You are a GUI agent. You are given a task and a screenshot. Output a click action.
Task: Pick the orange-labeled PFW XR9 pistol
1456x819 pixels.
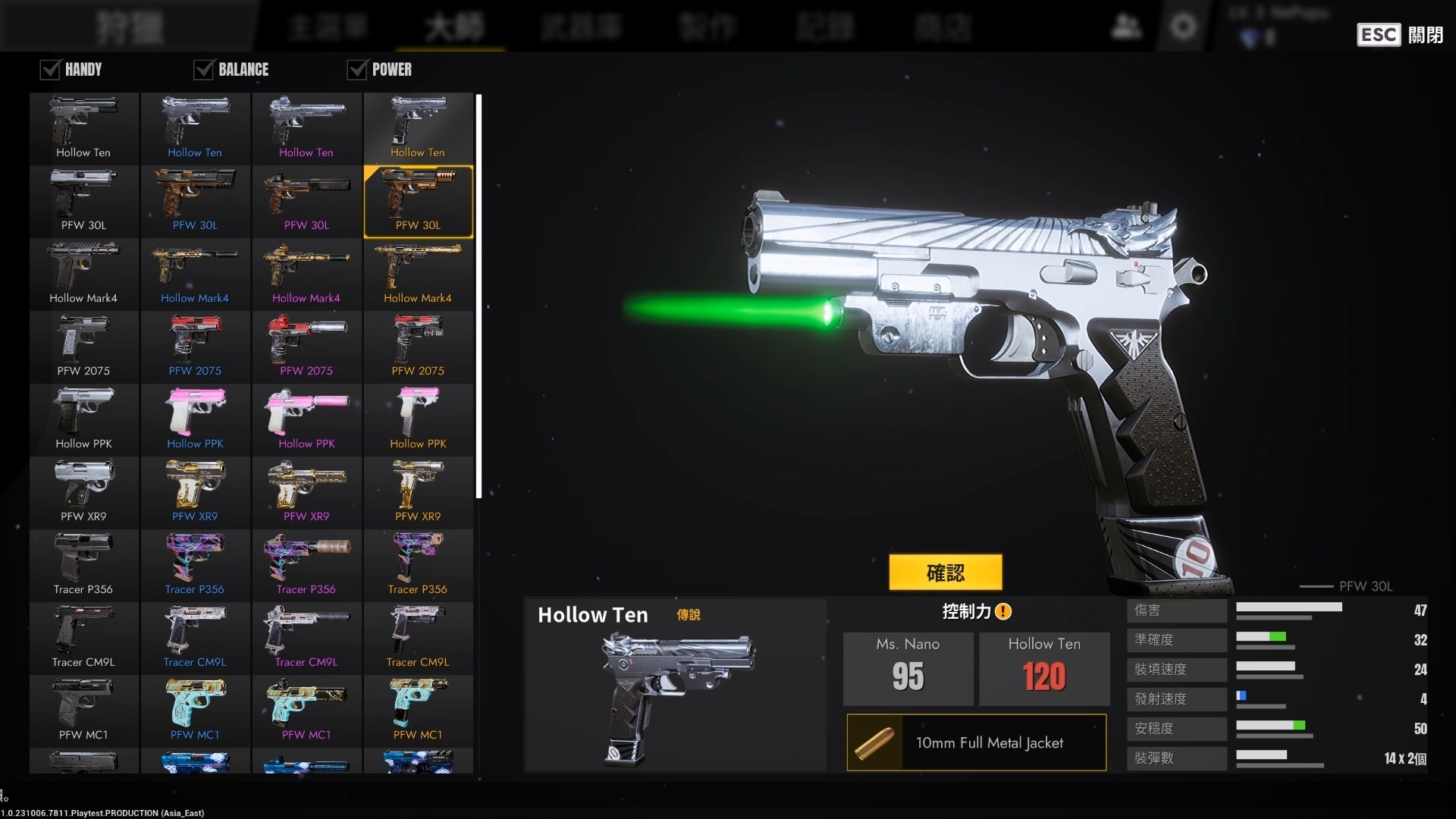tap(418, 492)
